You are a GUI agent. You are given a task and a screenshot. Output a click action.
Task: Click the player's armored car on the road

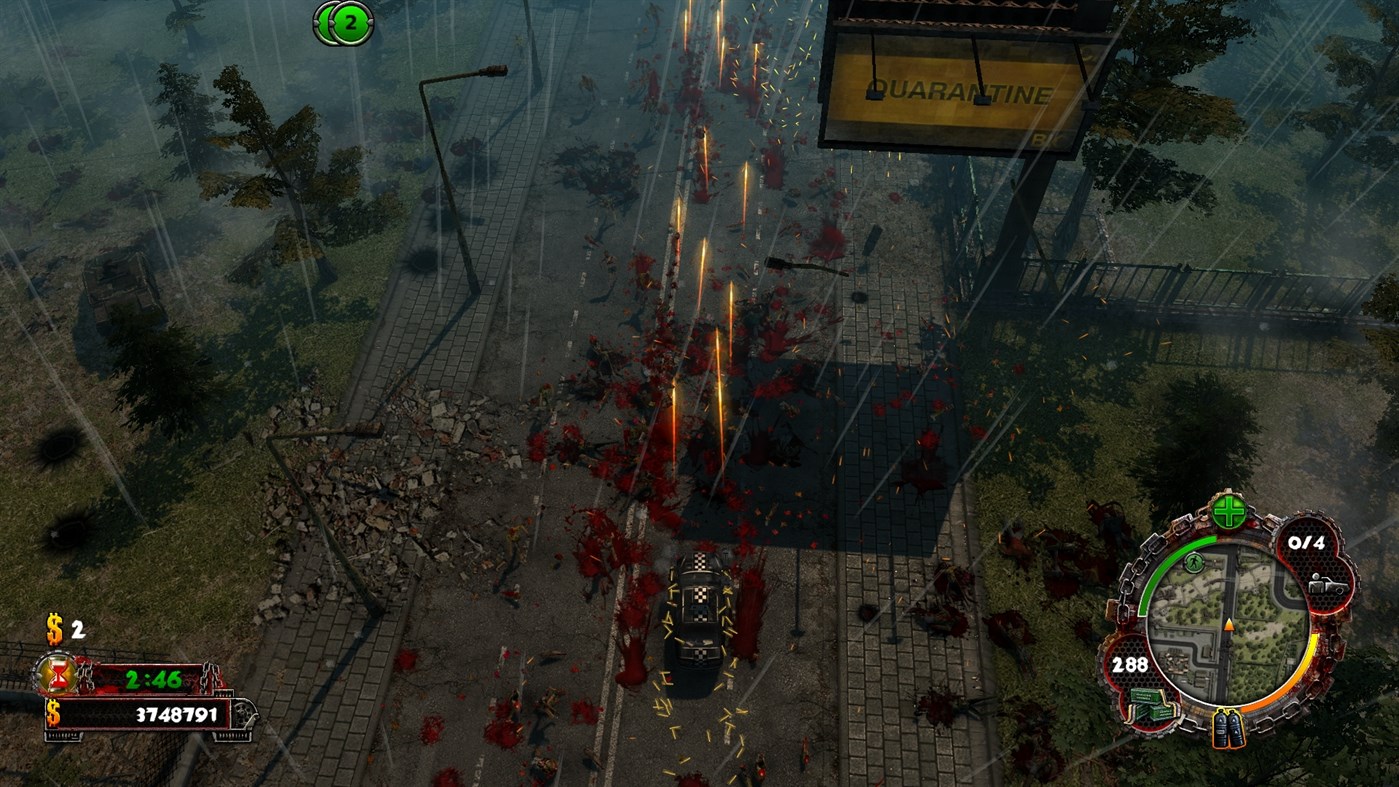pos(697,625)
